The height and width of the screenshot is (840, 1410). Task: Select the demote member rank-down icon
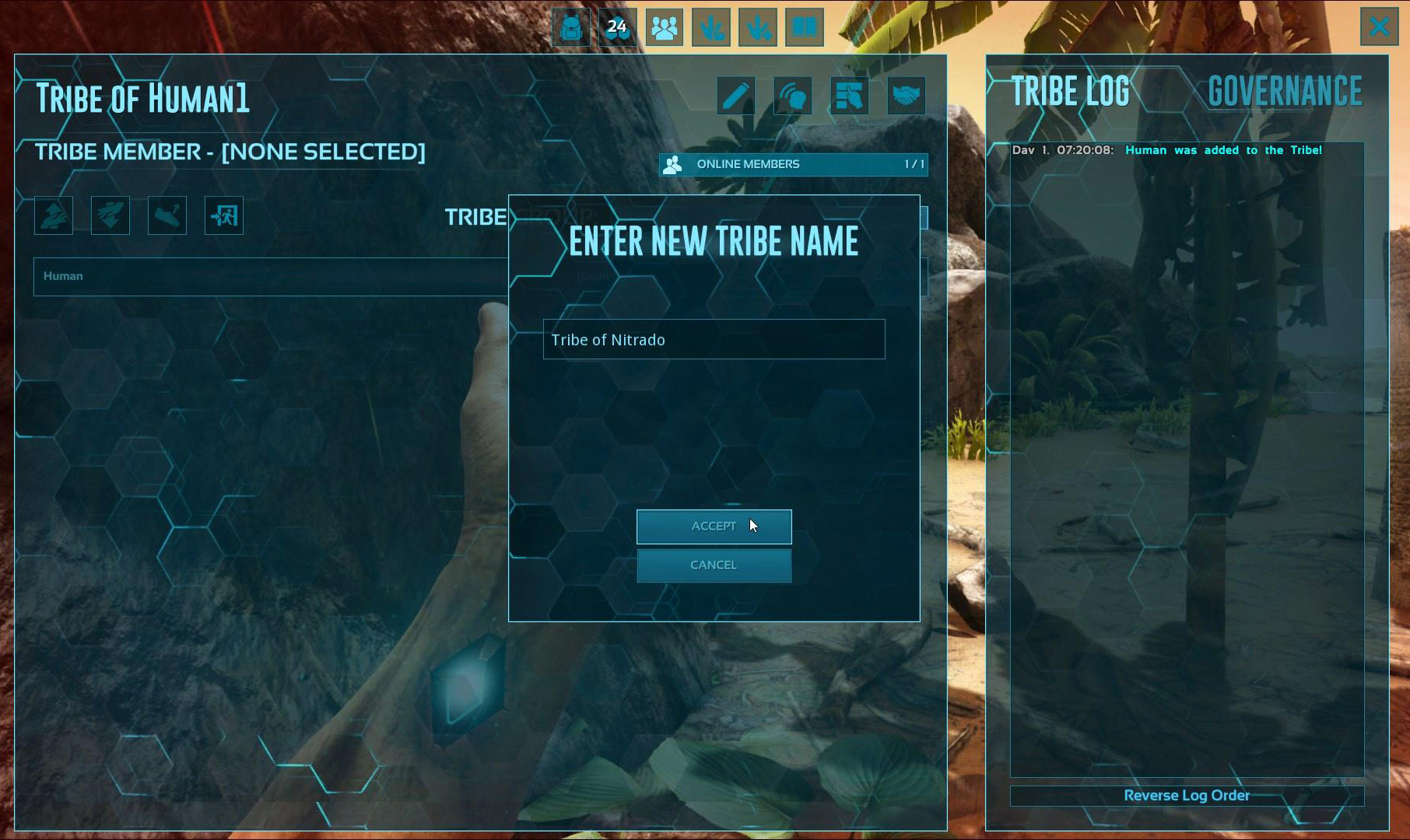tap(110, 215)
